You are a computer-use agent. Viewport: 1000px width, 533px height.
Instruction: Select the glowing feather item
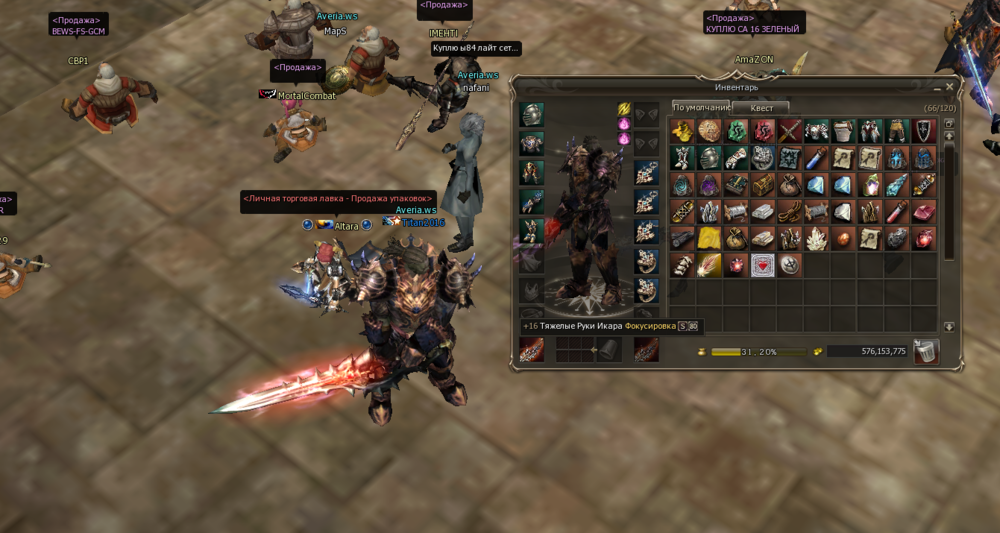[x=709, y=266]
